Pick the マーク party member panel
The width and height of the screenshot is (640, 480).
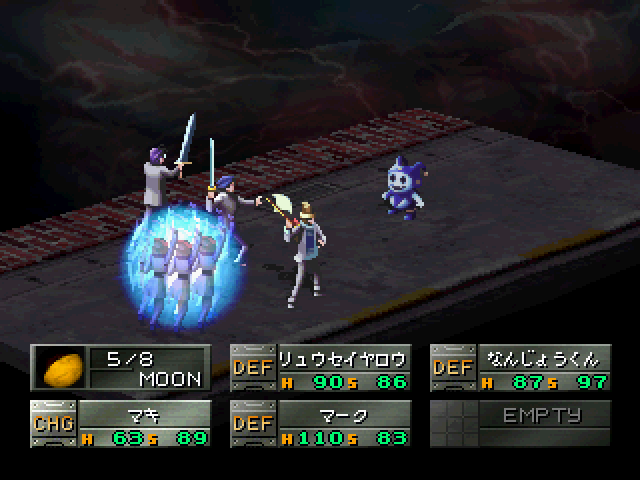point(320,423)
